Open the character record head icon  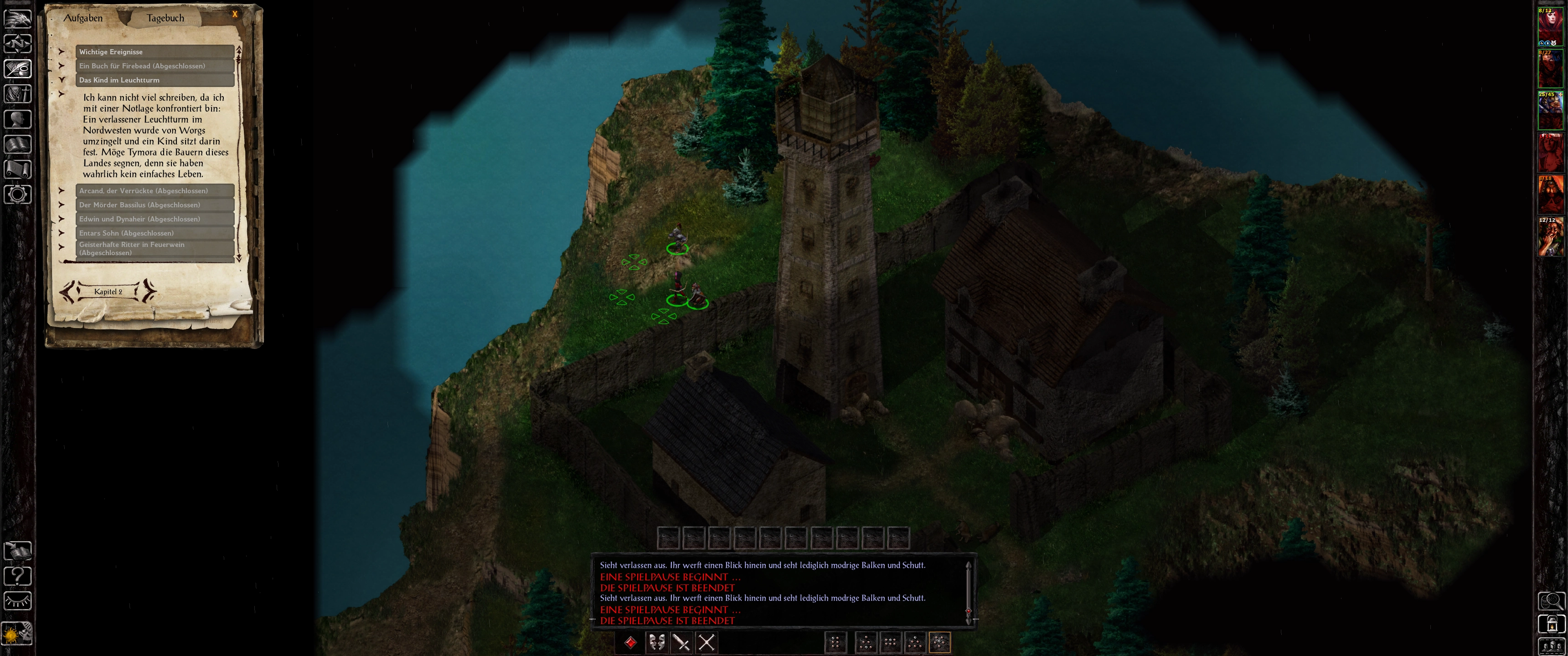point(18,118)
